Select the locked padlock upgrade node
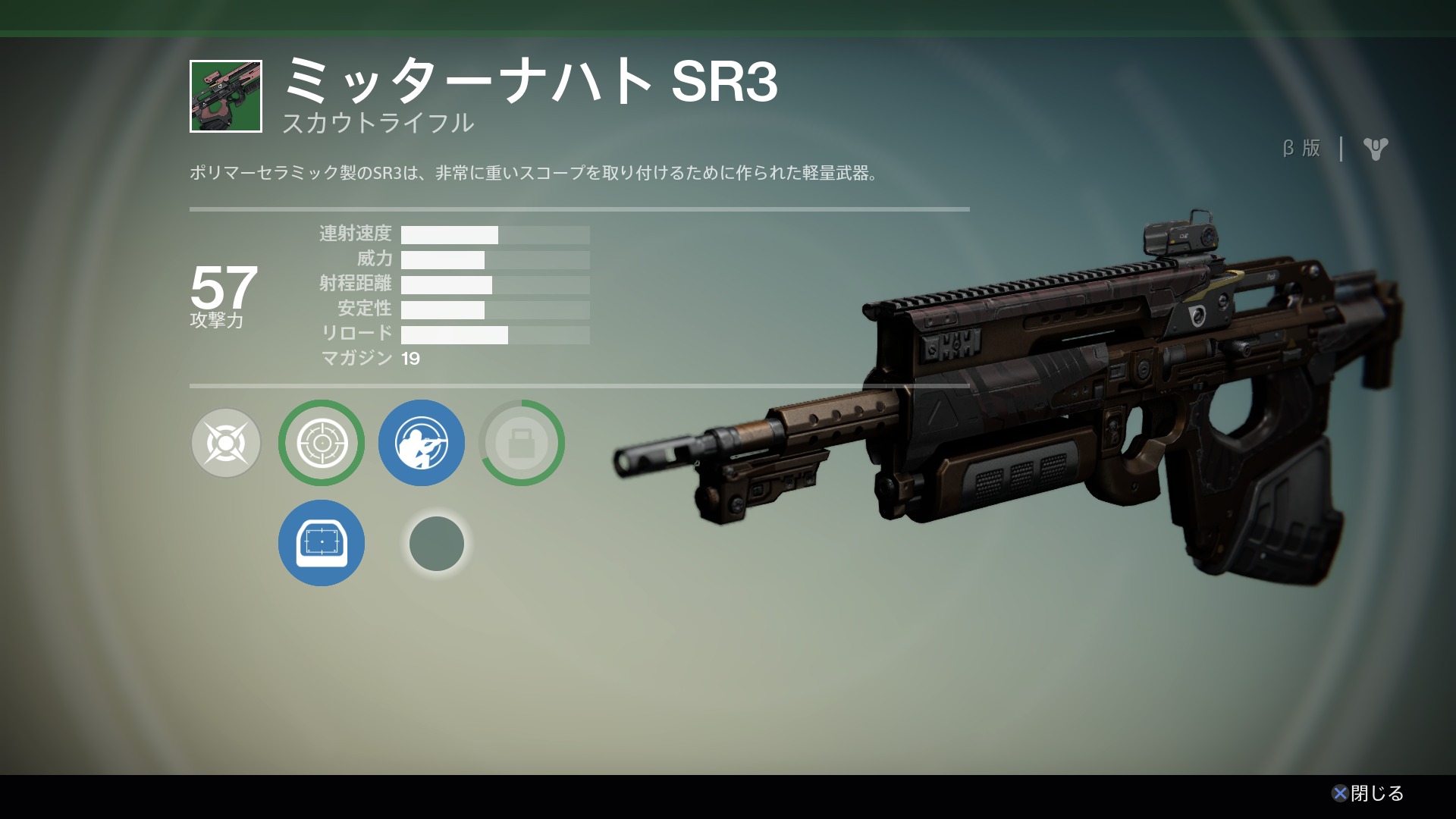This screenshot has width=1456, height=819. pos(522,443)
